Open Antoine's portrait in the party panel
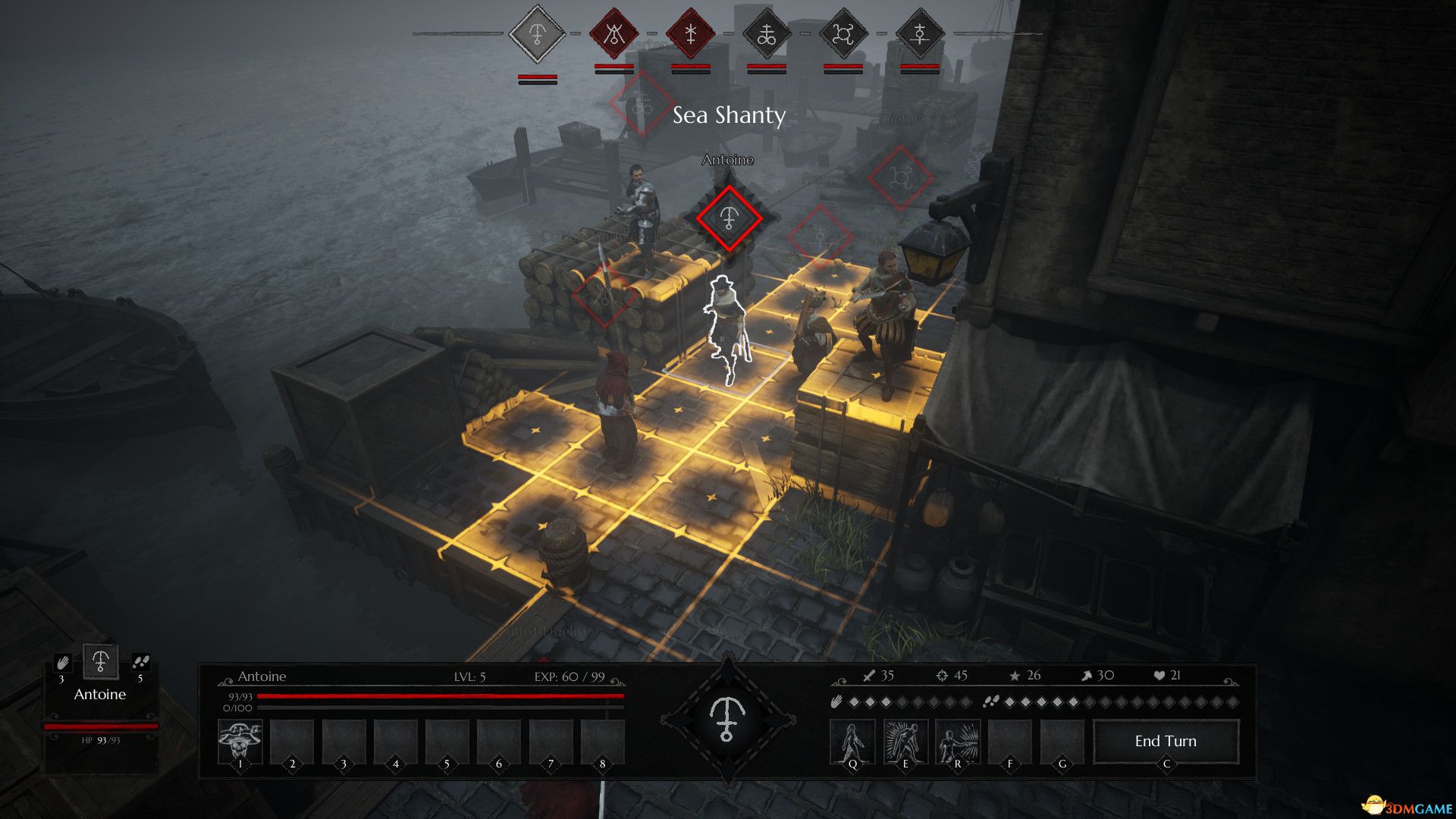The height and width of the screenshot is (819, 1456). tap(100, 662)
